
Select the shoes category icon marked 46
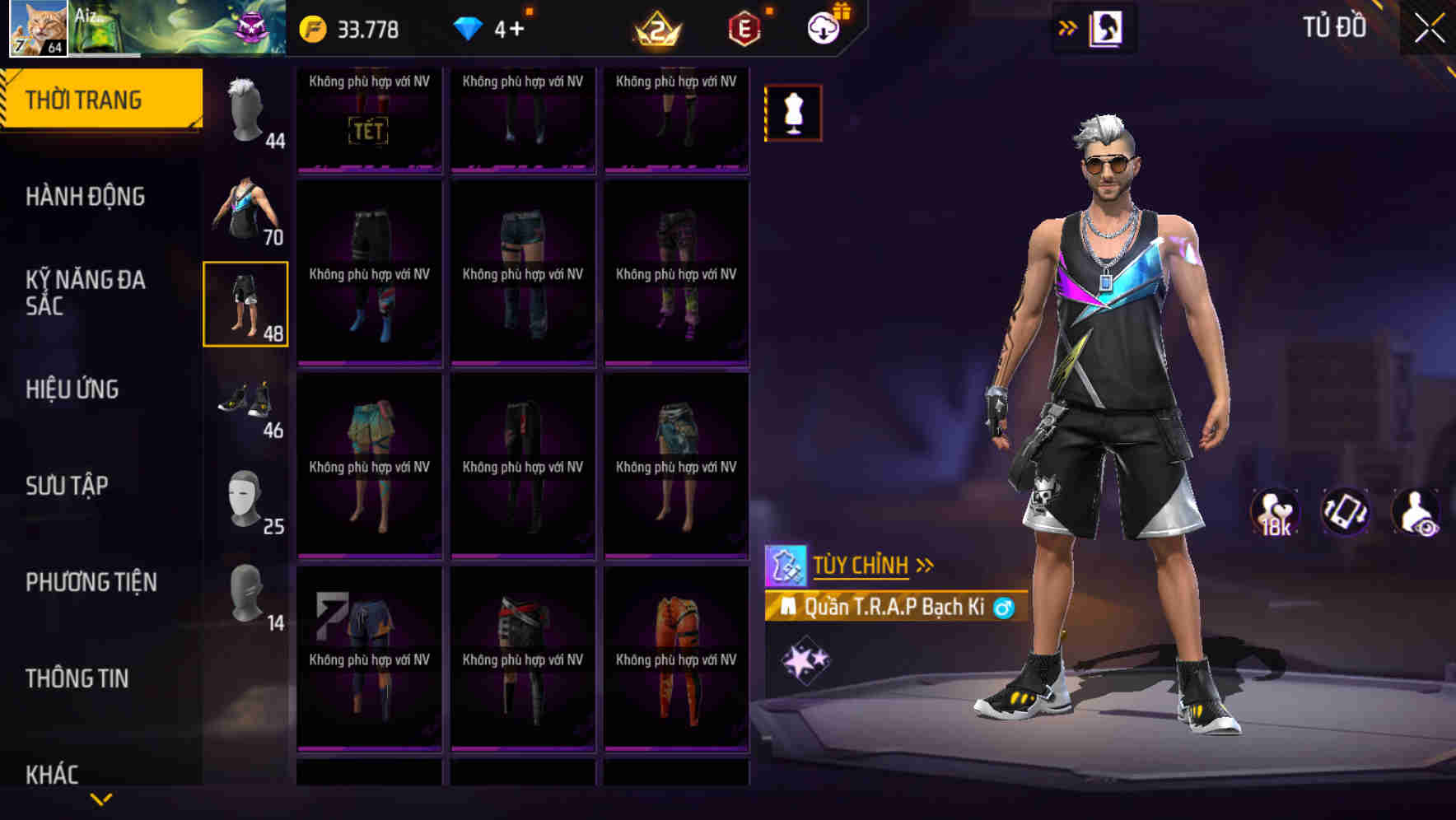[x=245, y=405]
